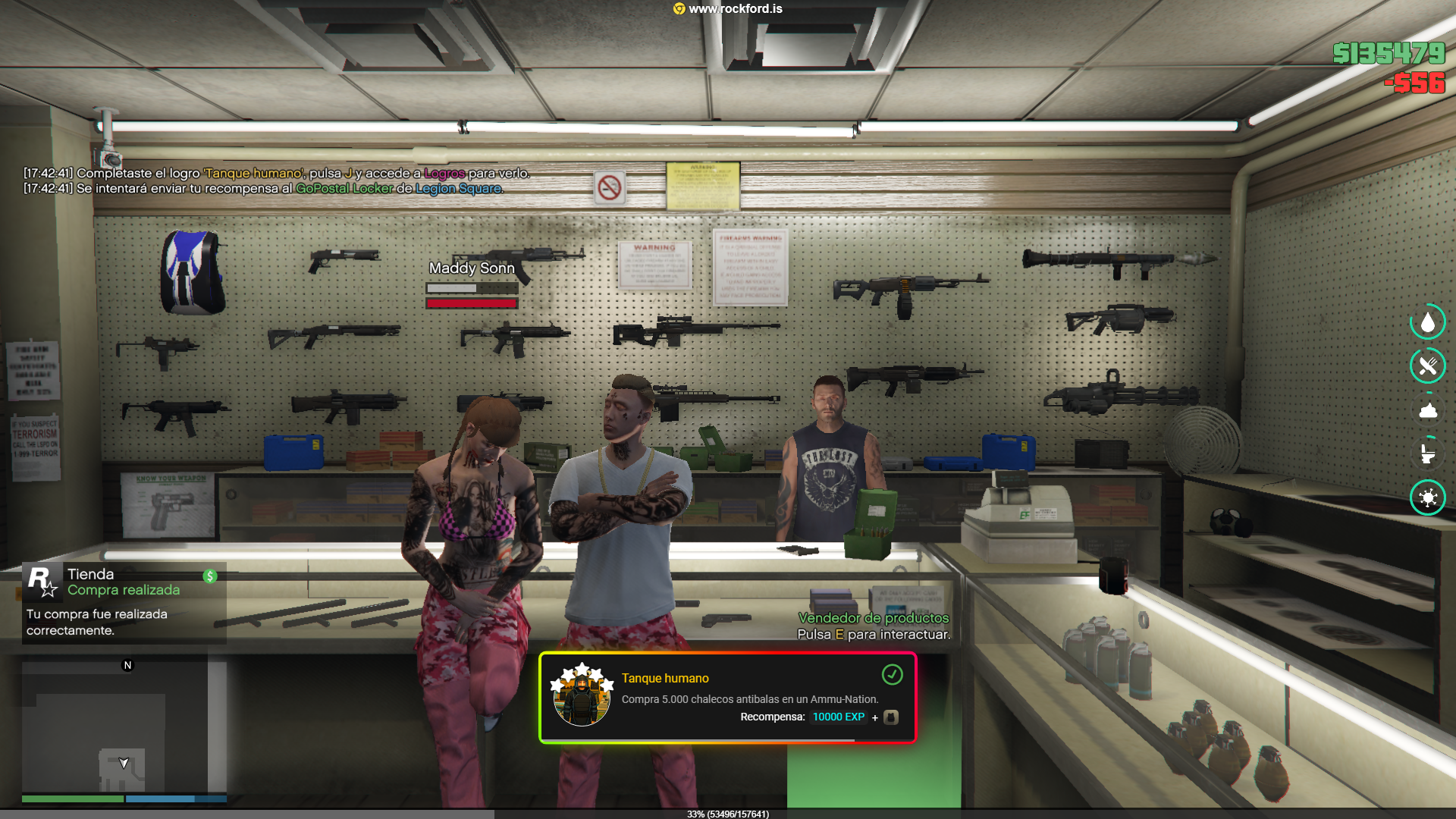
Task: Click the Tanque humano achievement badge
Action: coord(582,696)
